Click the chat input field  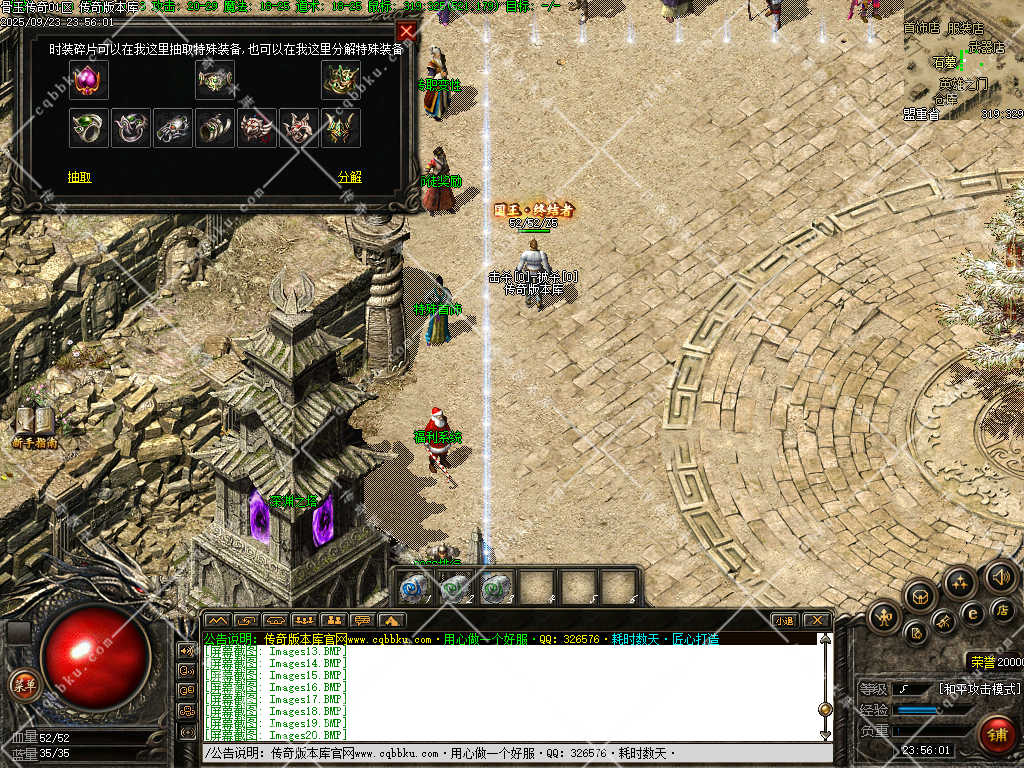coord(510,753)
